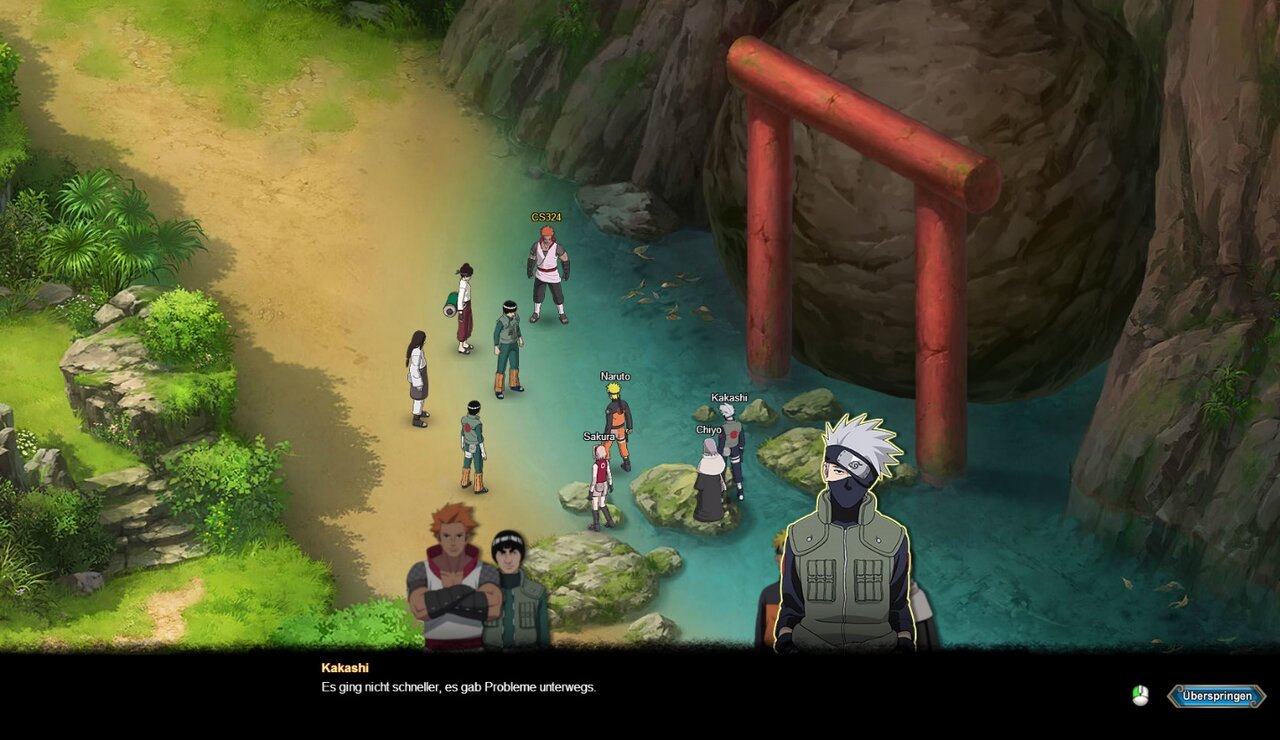This screenshot has width=1280, height=740.
Task: Select the Naruto name tag above the sprite
Action: tap(613, 376)
